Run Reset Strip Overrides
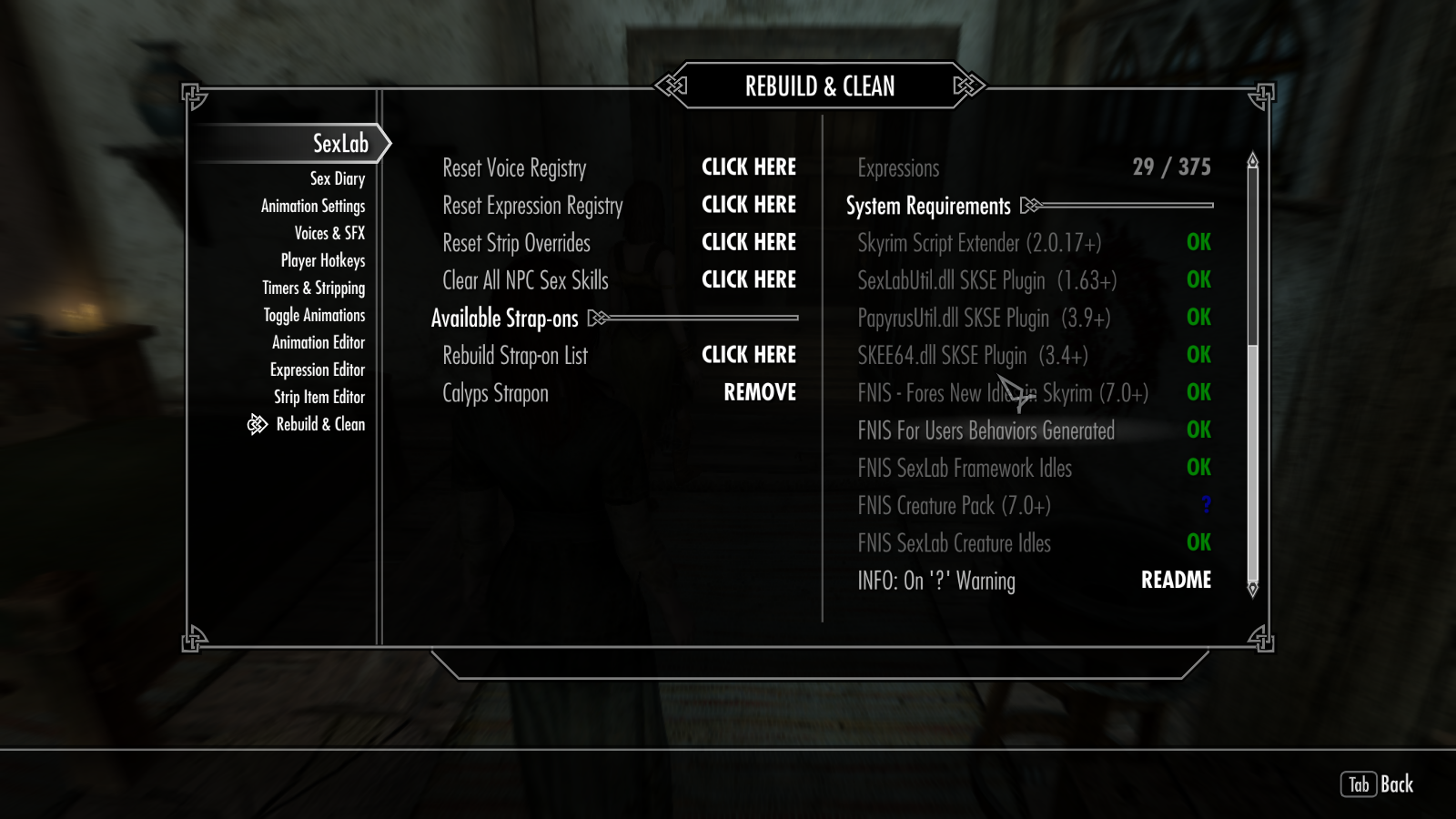Viewport: 1456px width, 819px height. coord(748,242)
